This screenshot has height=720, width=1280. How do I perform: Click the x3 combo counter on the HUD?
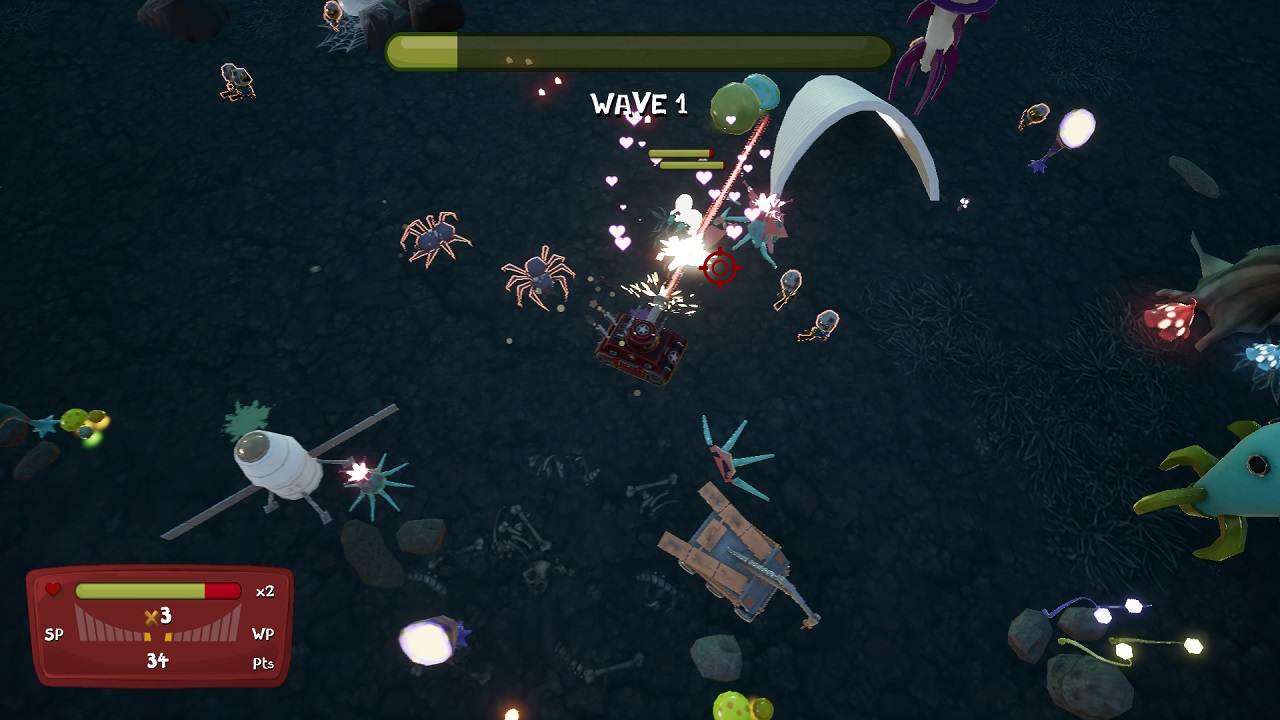pos(156,617)
